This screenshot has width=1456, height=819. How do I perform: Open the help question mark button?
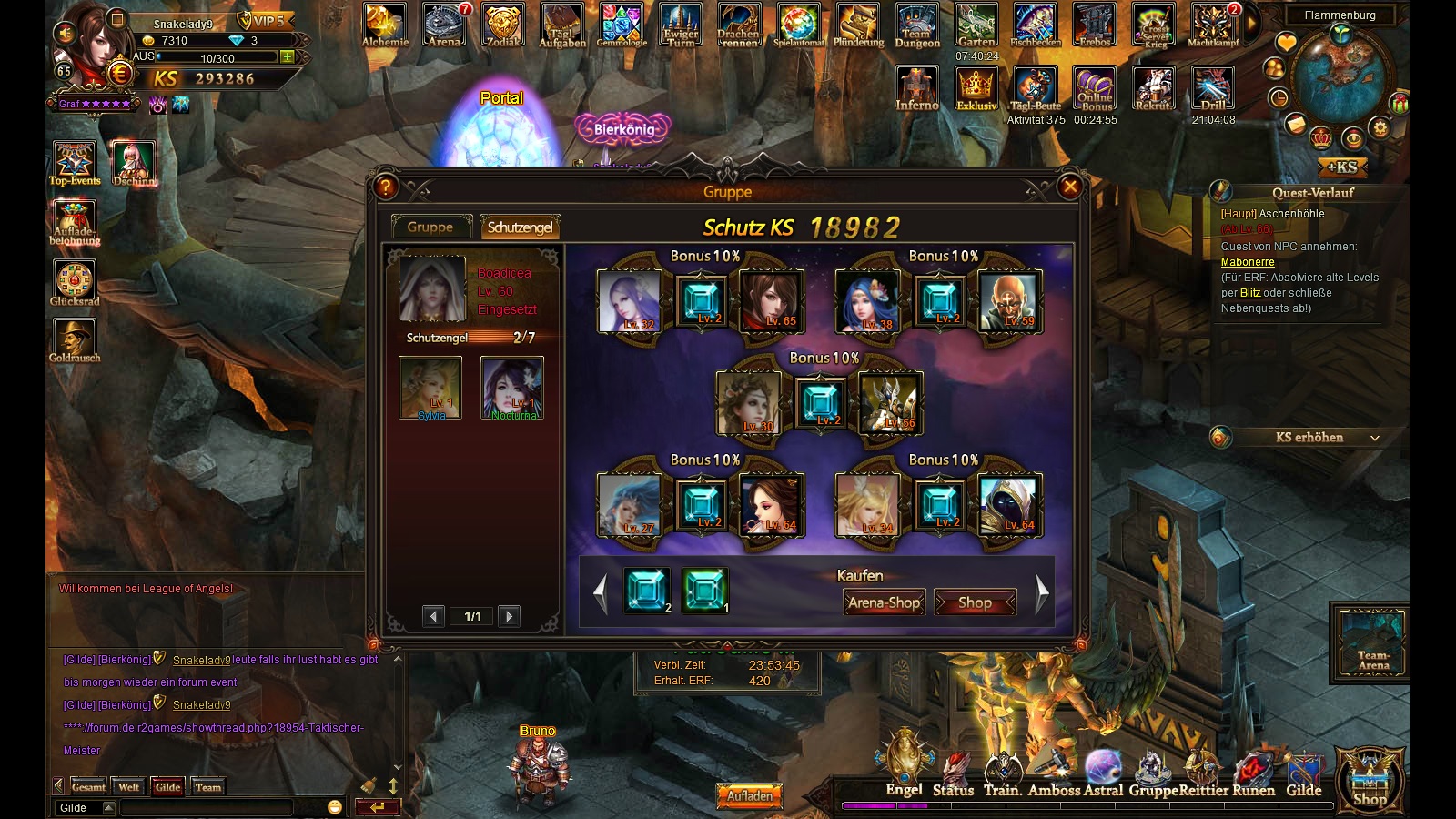pos(386,187)
